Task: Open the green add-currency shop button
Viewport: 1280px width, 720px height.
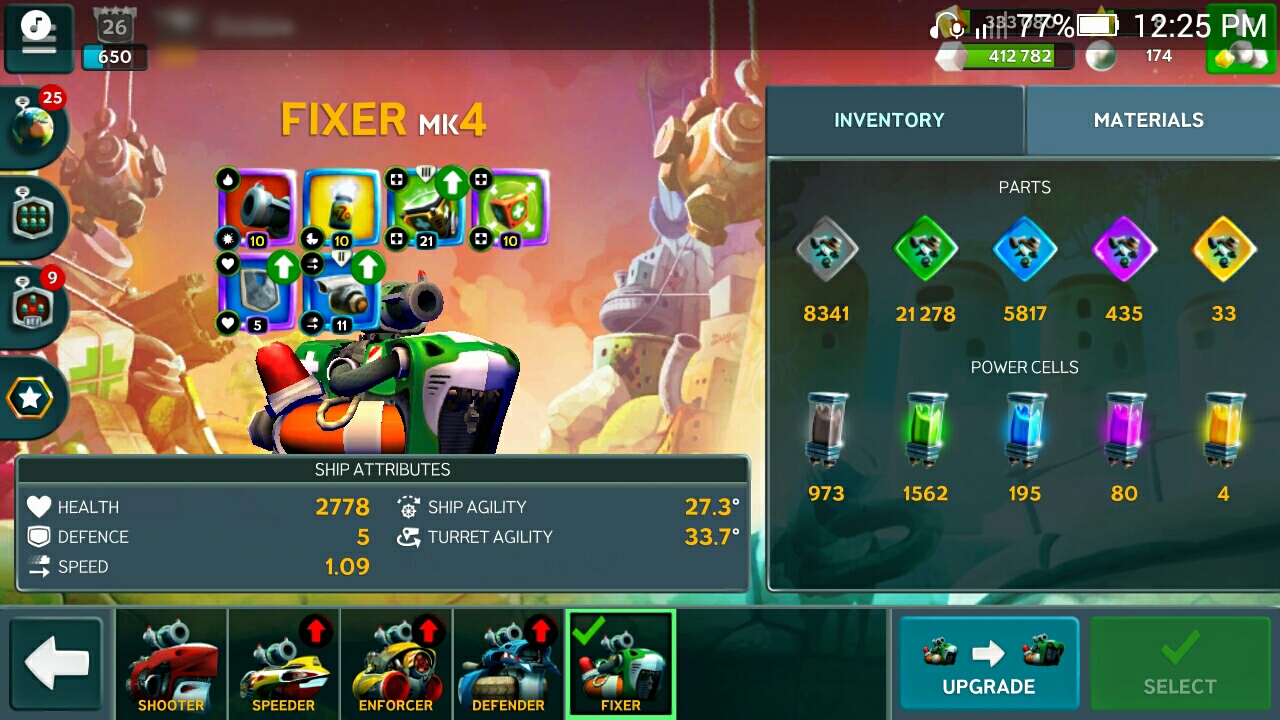Action: click(x=1238, y=42)
